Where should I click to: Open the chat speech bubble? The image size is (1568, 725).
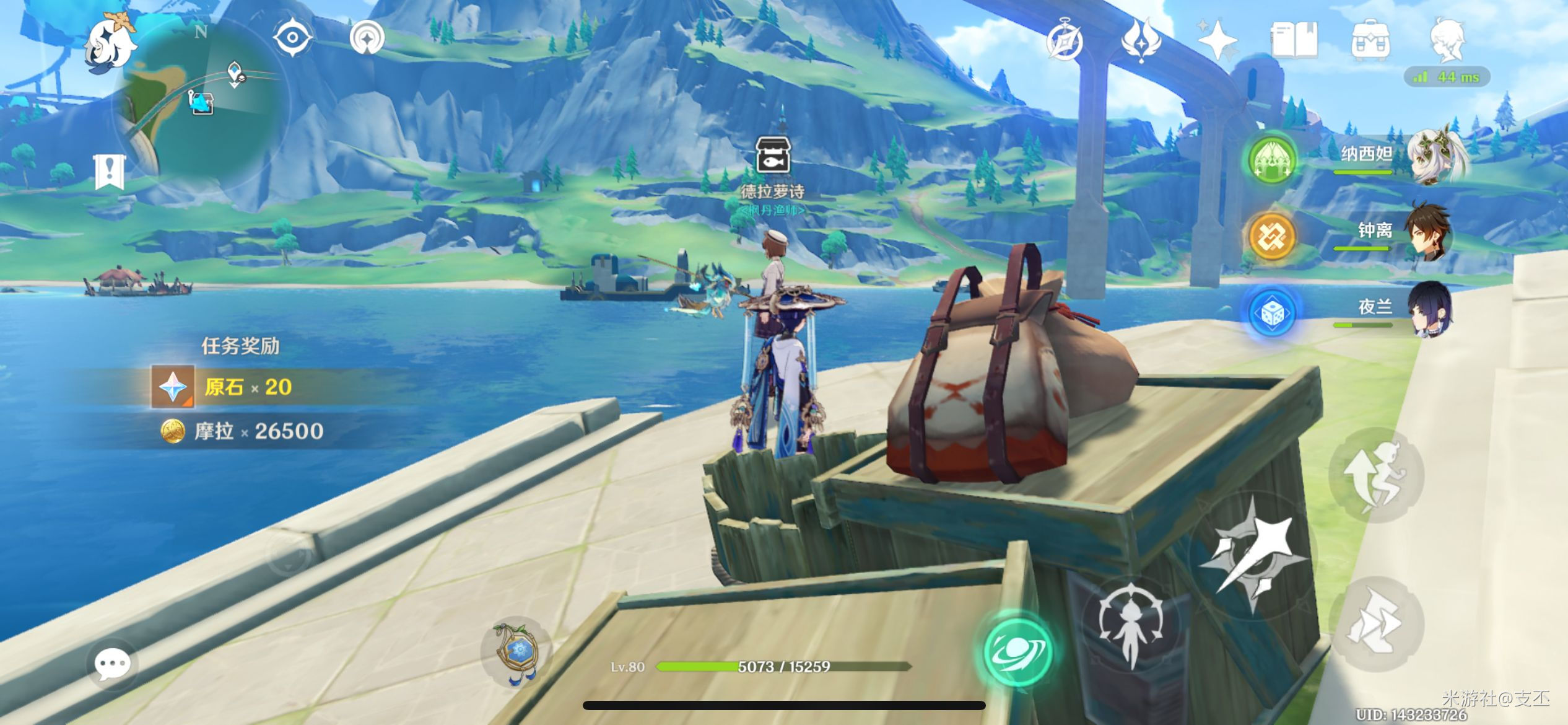[x=112, y=664]
